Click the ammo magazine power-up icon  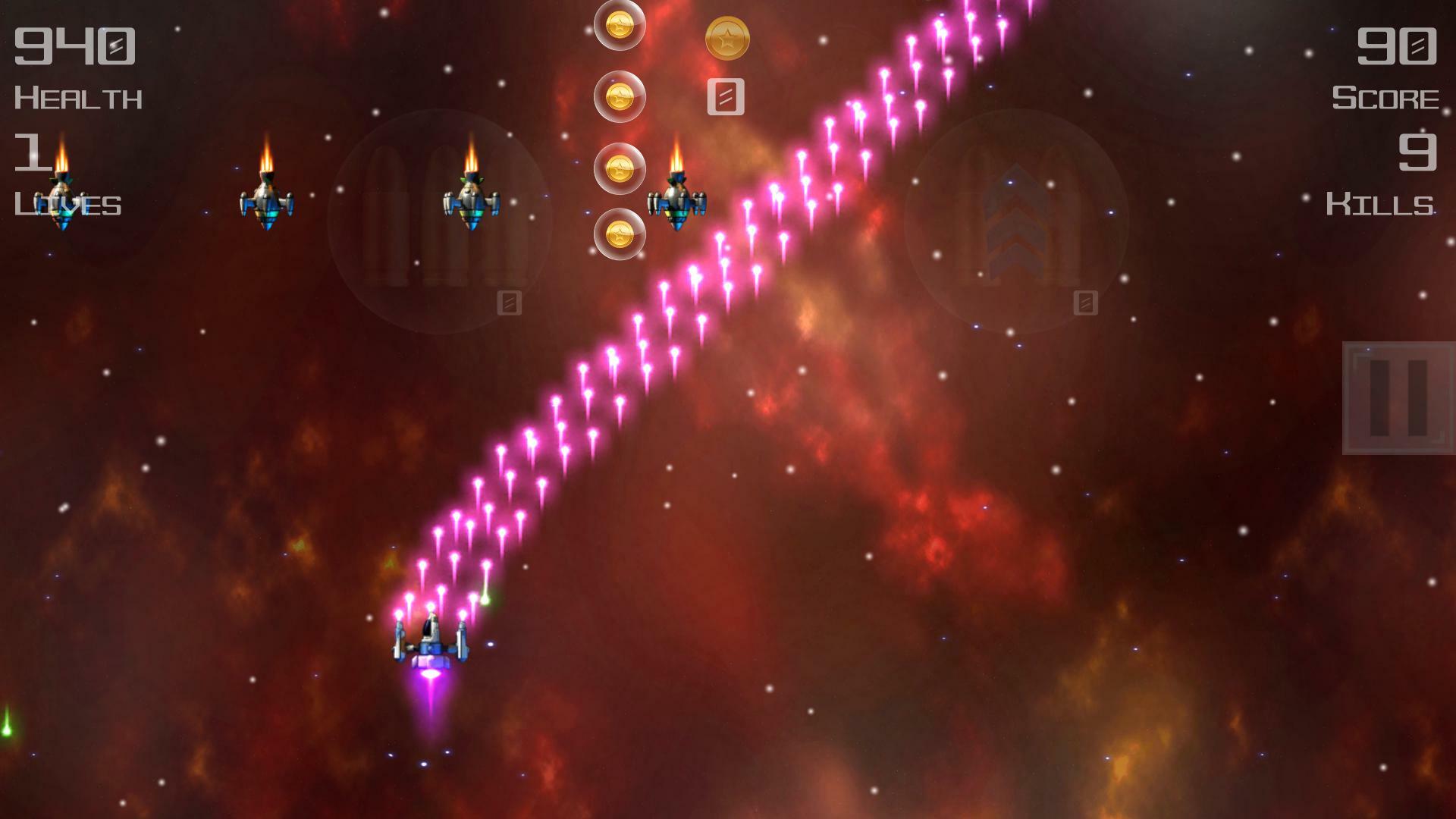(x=726, y=96)
